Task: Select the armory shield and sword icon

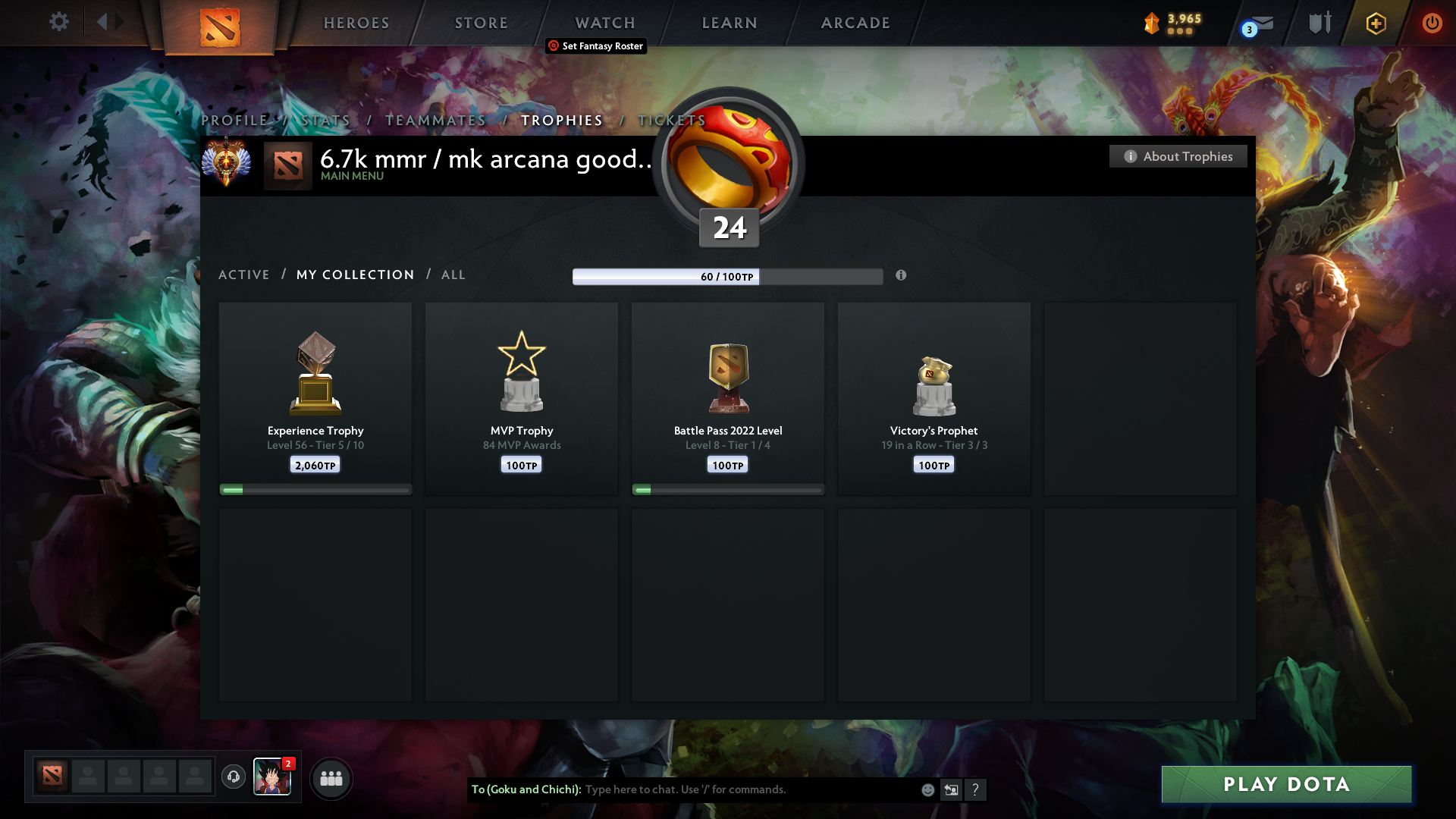Action: tap(1319, 22)
